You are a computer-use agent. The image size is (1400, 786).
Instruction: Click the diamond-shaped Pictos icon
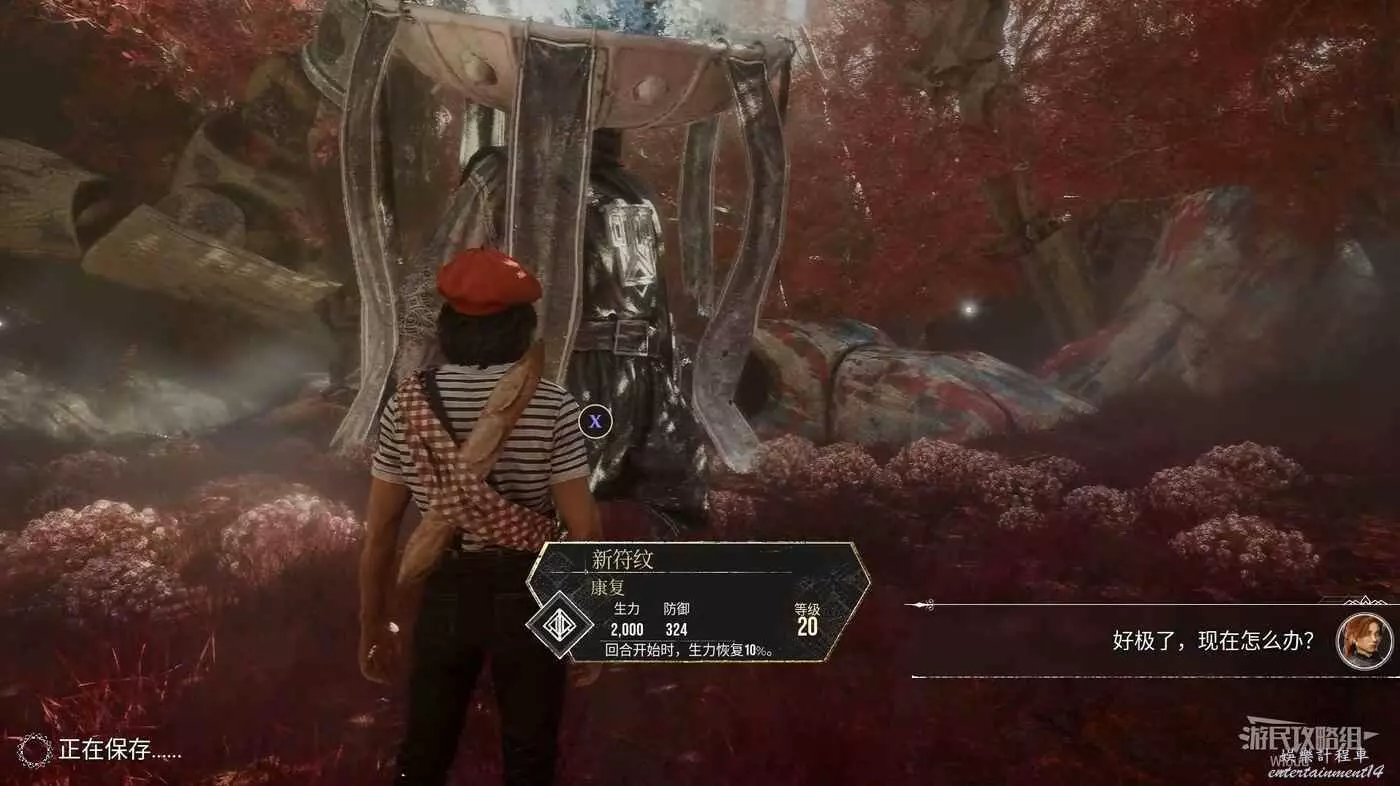560,624
